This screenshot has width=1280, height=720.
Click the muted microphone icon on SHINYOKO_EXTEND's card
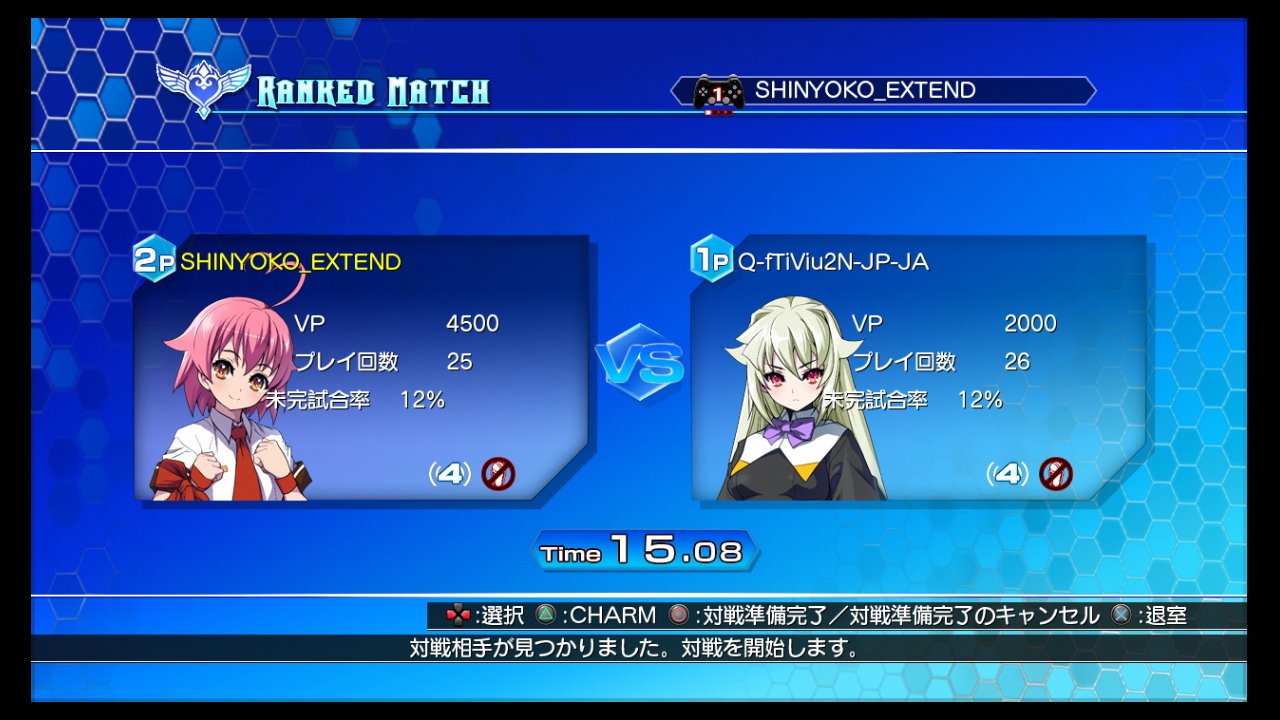click(x=498, y=473)
